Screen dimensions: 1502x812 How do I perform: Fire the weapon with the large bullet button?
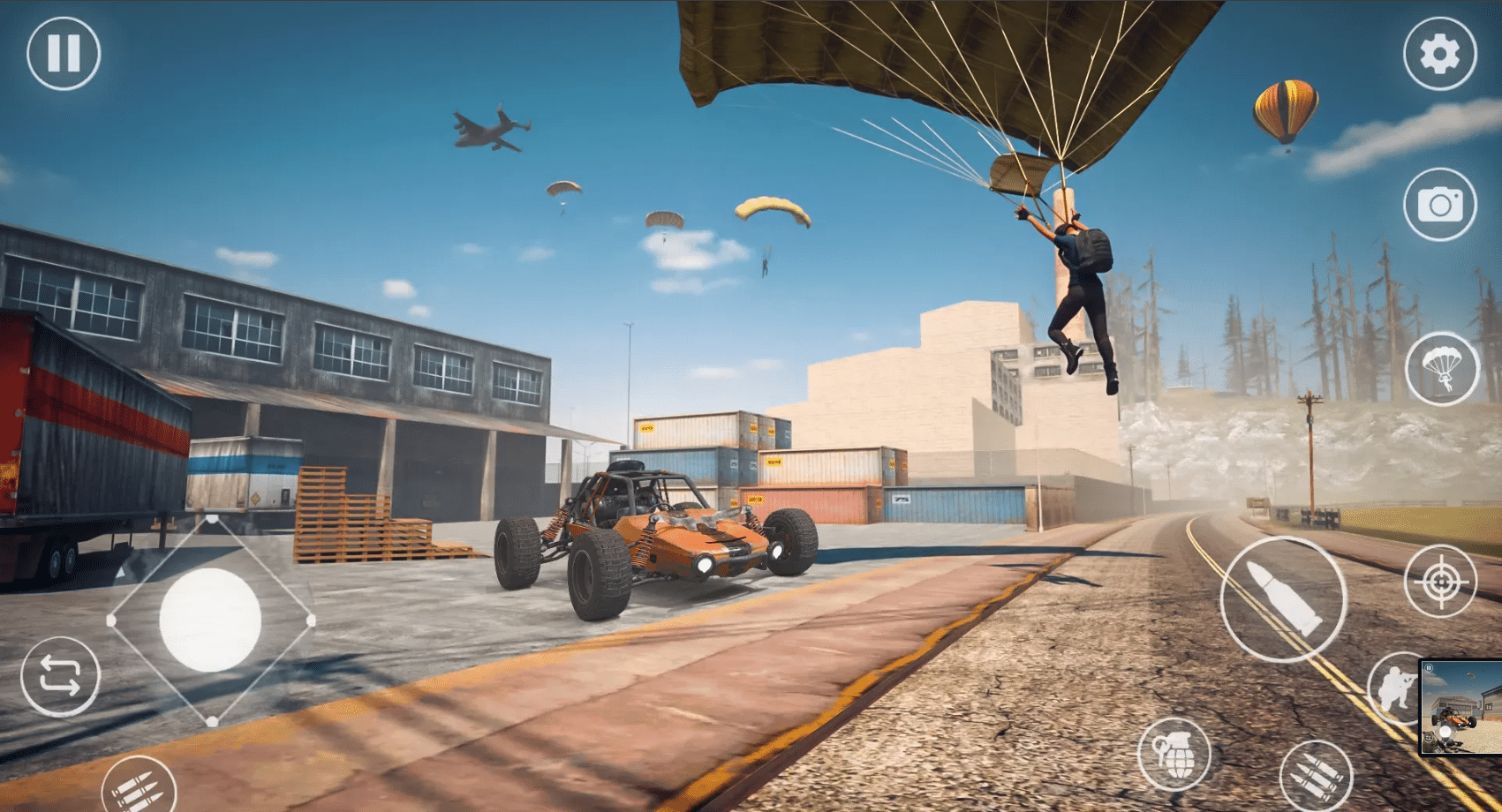coord(1283,599)
